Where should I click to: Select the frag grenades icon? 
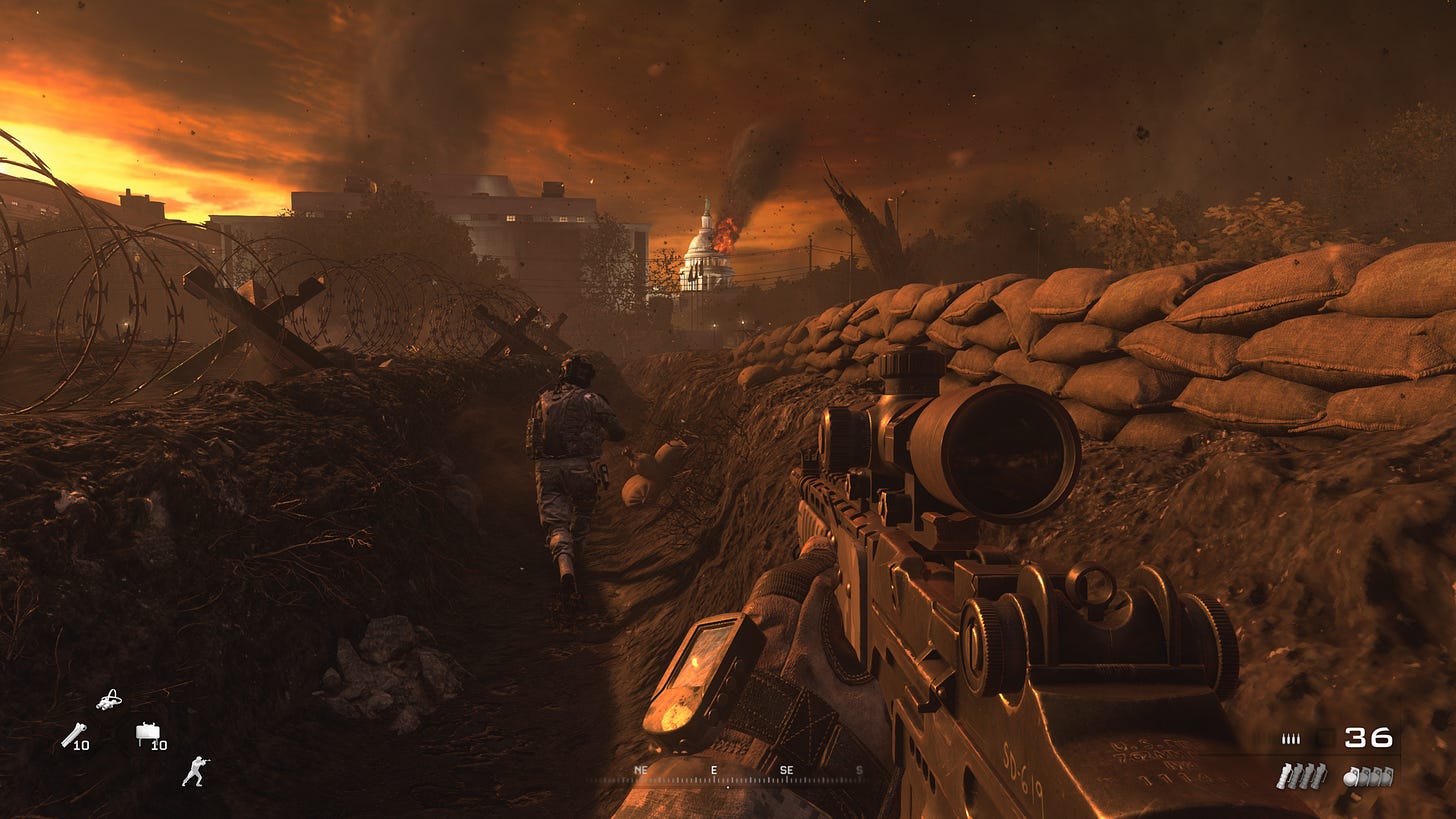[1368, 775]
